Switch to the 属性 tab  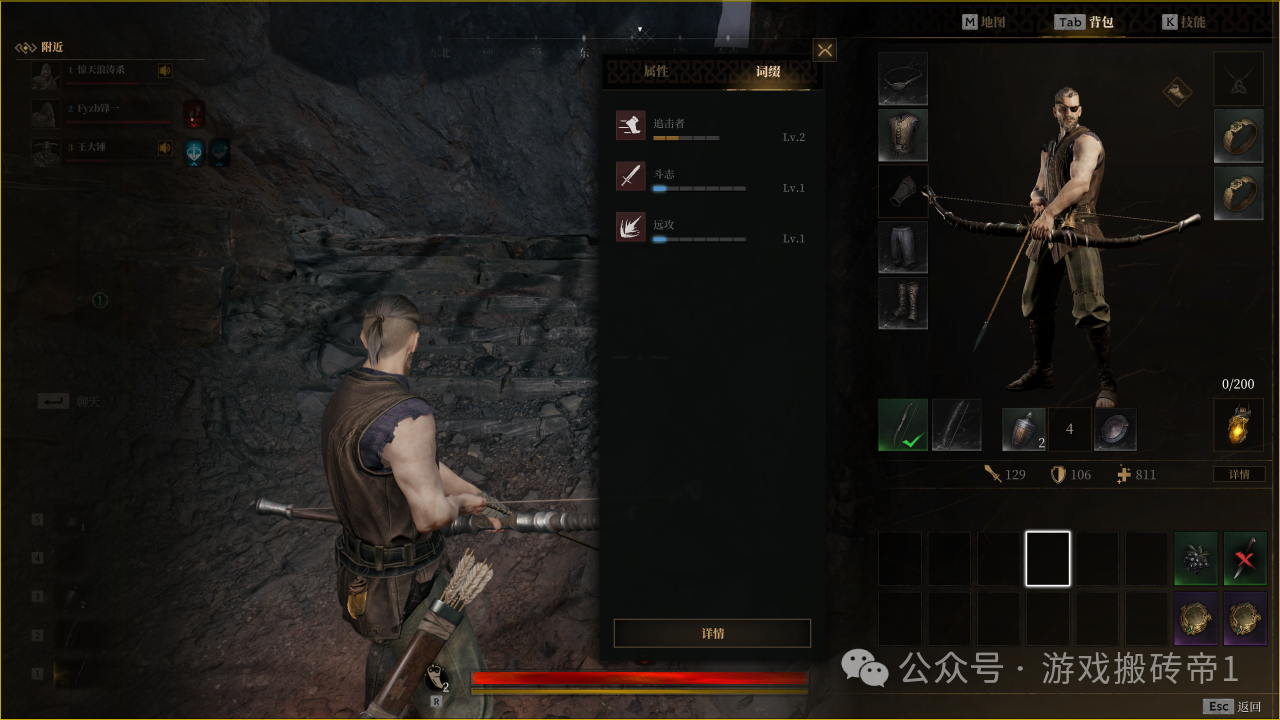point(656,72)
